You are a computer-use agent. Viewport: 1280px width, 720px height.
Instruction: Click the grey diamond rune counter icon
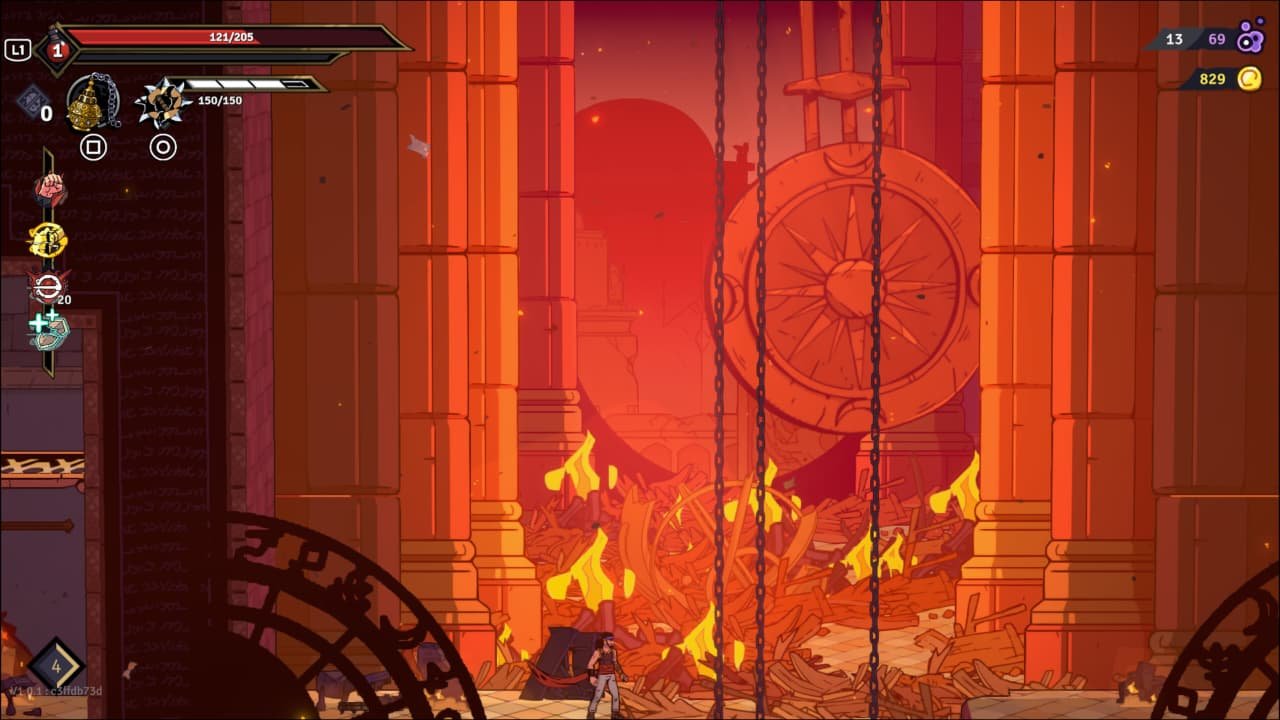point(31,101)
